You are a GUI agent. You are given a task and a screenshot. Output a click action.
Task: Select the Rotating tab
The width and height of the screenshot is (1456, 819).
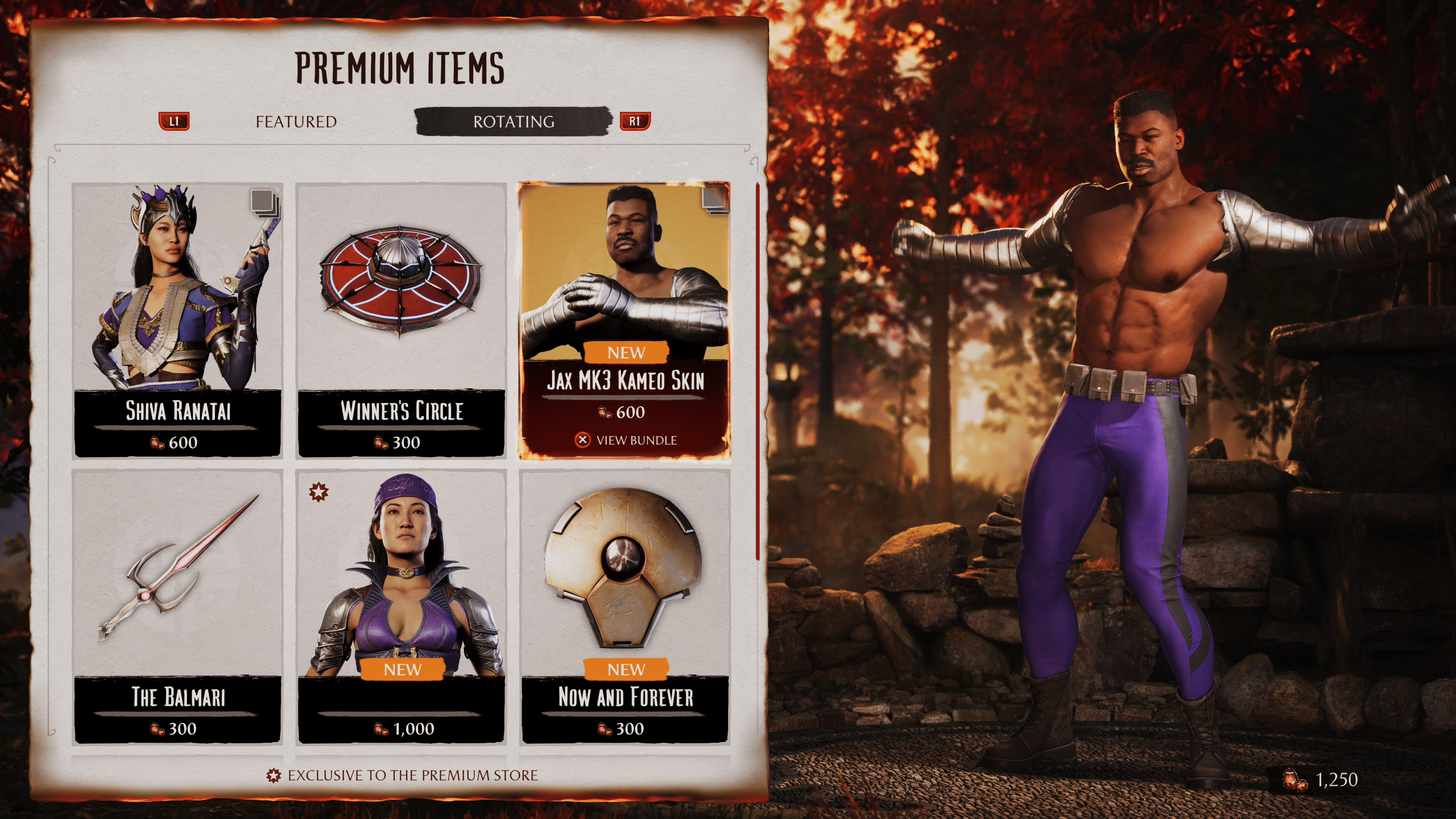tap(513, 121)
